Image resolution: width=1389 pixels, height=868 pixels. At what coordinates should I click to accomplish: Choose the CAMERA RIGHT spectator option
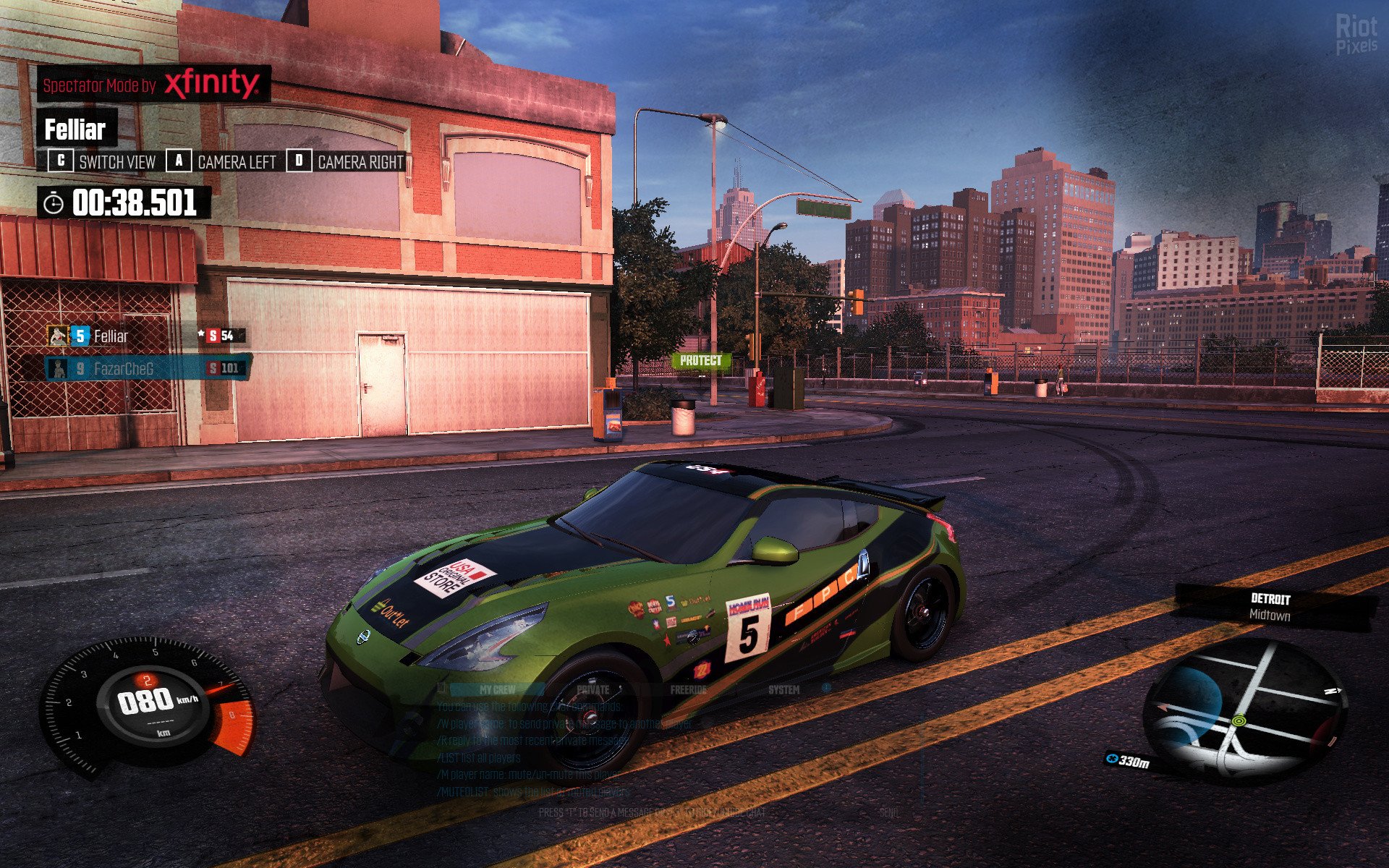point(347,162)
